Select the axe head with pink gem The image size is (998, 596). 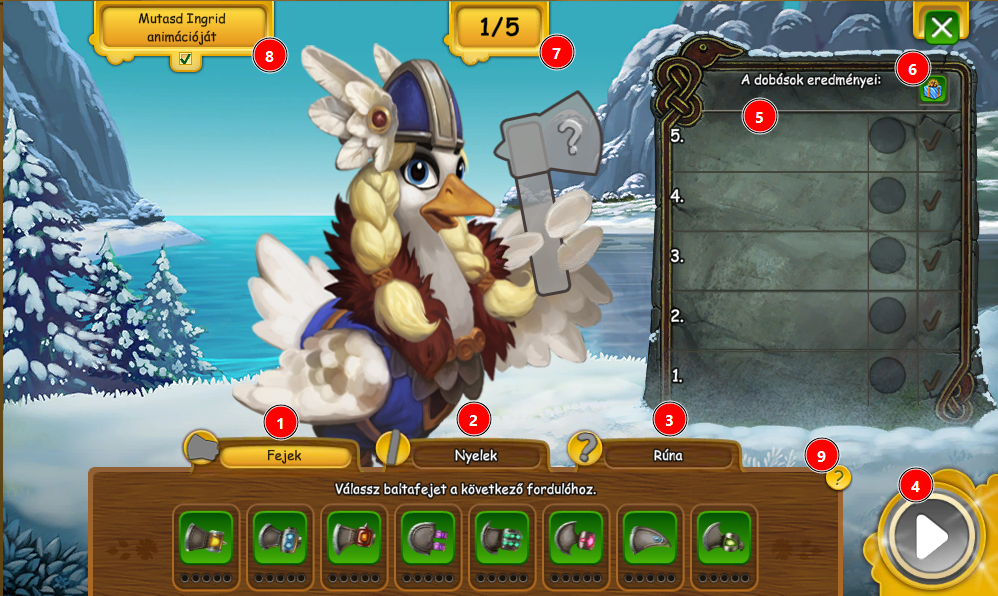tap(576, 538)
